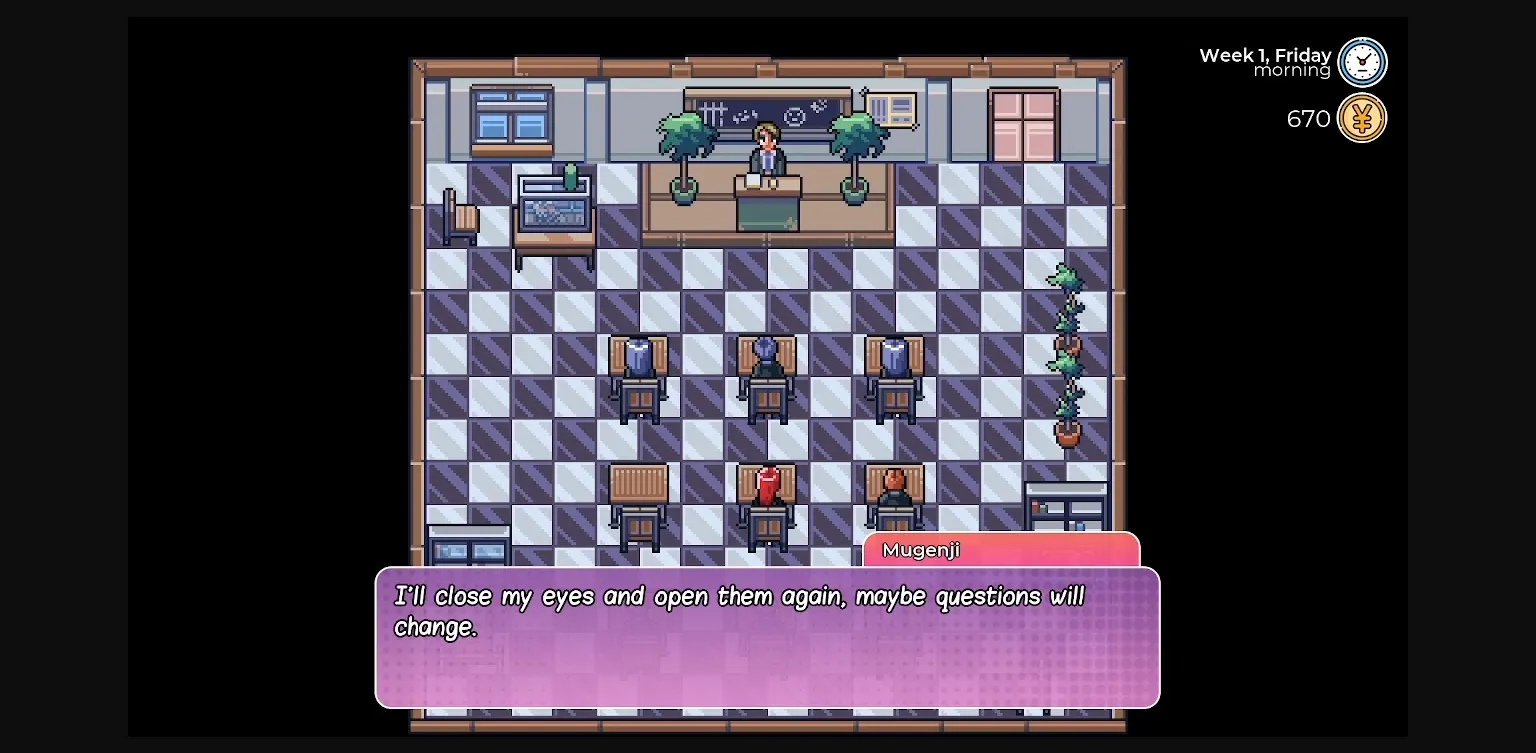Click the Mugenji name plate
This screenshot has height=753, width=1536.
(x=920, y=550)
